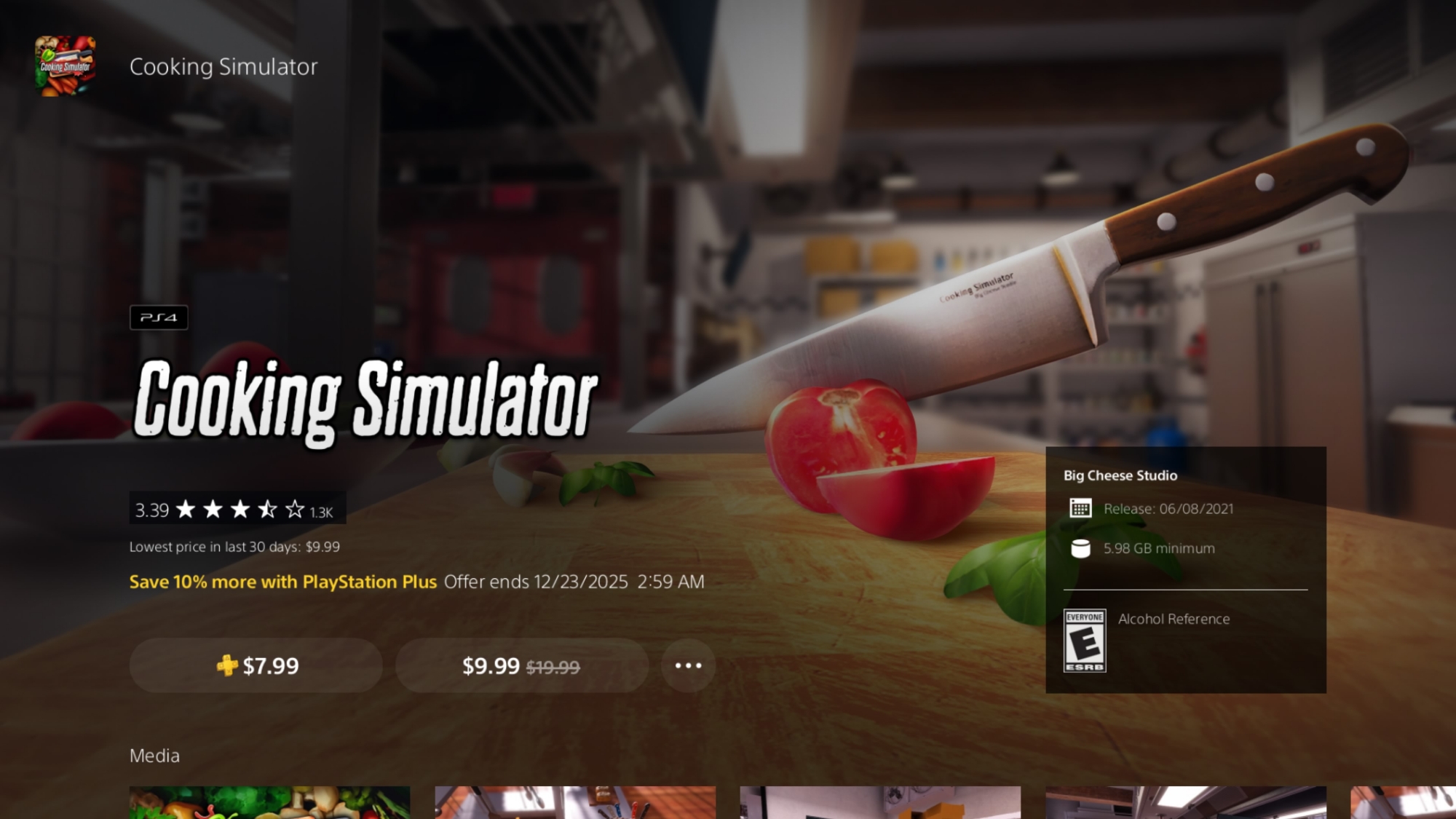The height and width of the screenshot is (819, 1456).
Task: Open the ESRB Everyone rating details
Action: pos(1085,641)
